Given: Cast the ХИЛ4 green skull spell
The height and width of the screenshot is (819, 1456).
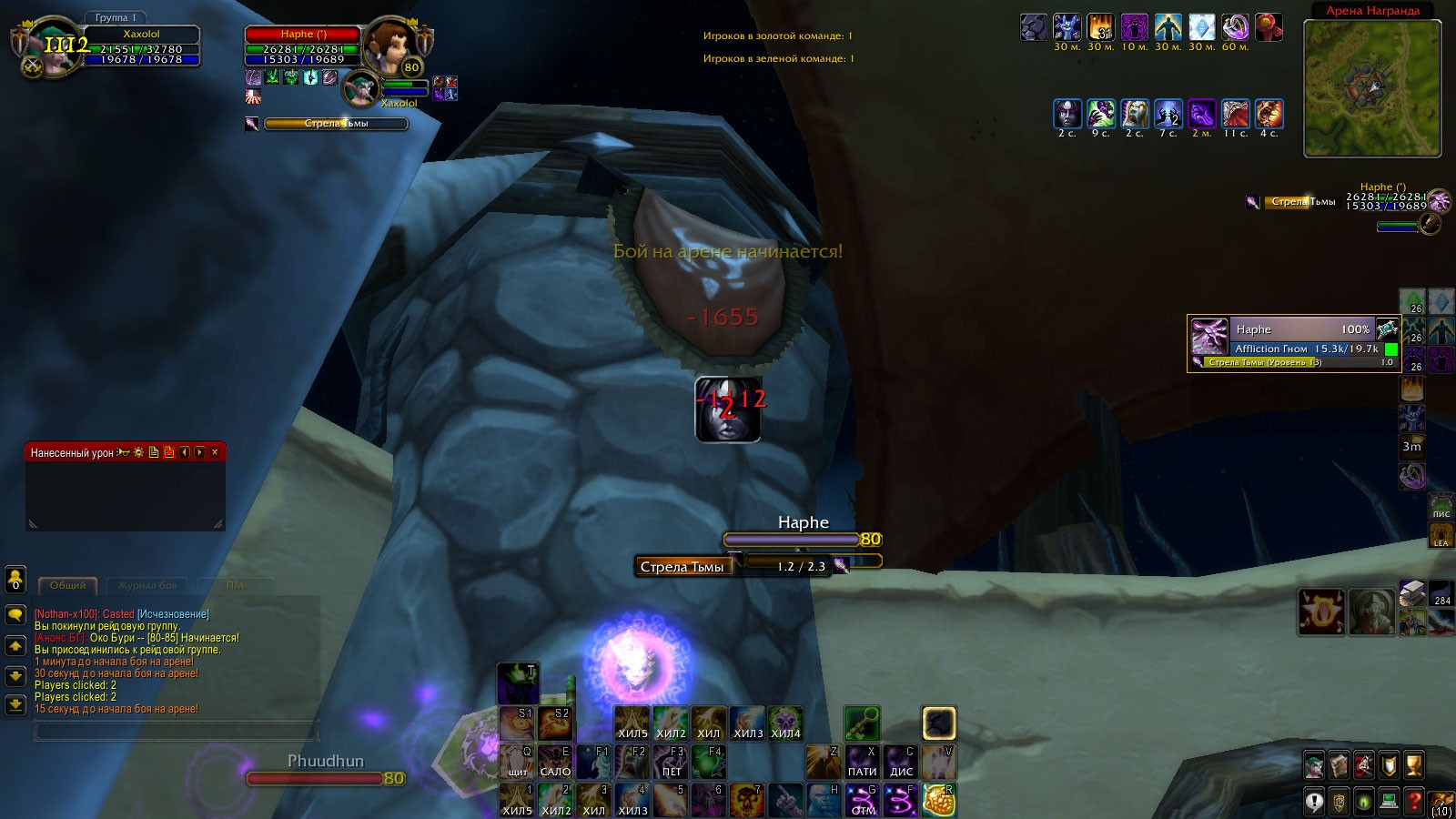Looking at the screenshot, I should coord(785,723).
